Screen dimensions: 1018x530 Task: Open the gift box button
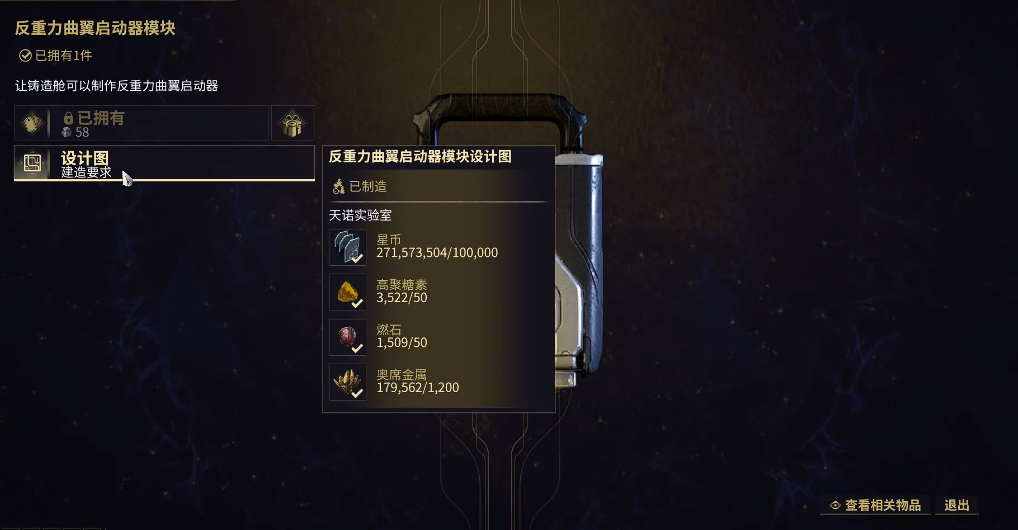point(293,123)
